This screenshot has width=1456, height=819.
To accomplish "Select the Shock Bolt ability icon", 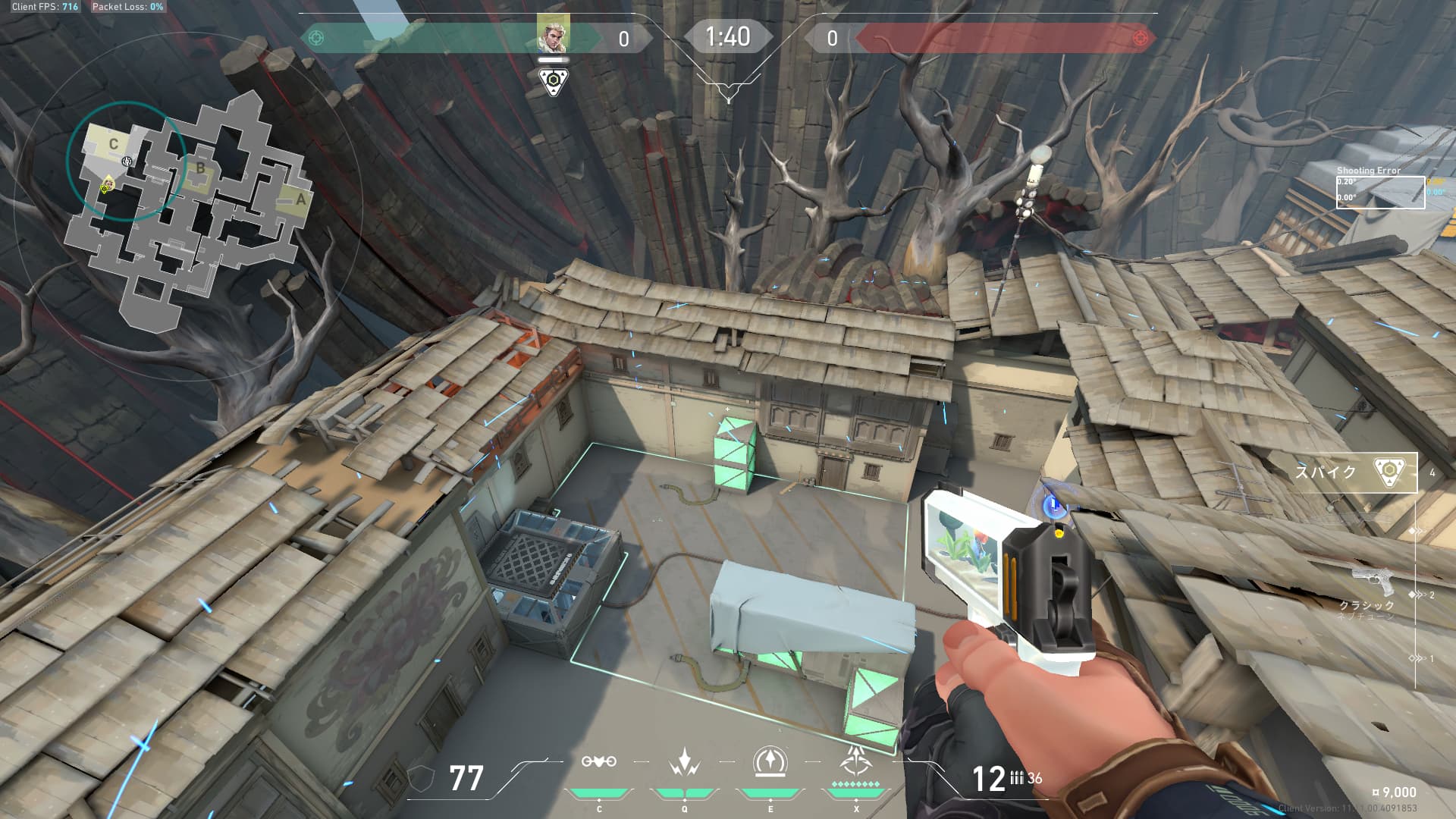I will coord(684,762).
